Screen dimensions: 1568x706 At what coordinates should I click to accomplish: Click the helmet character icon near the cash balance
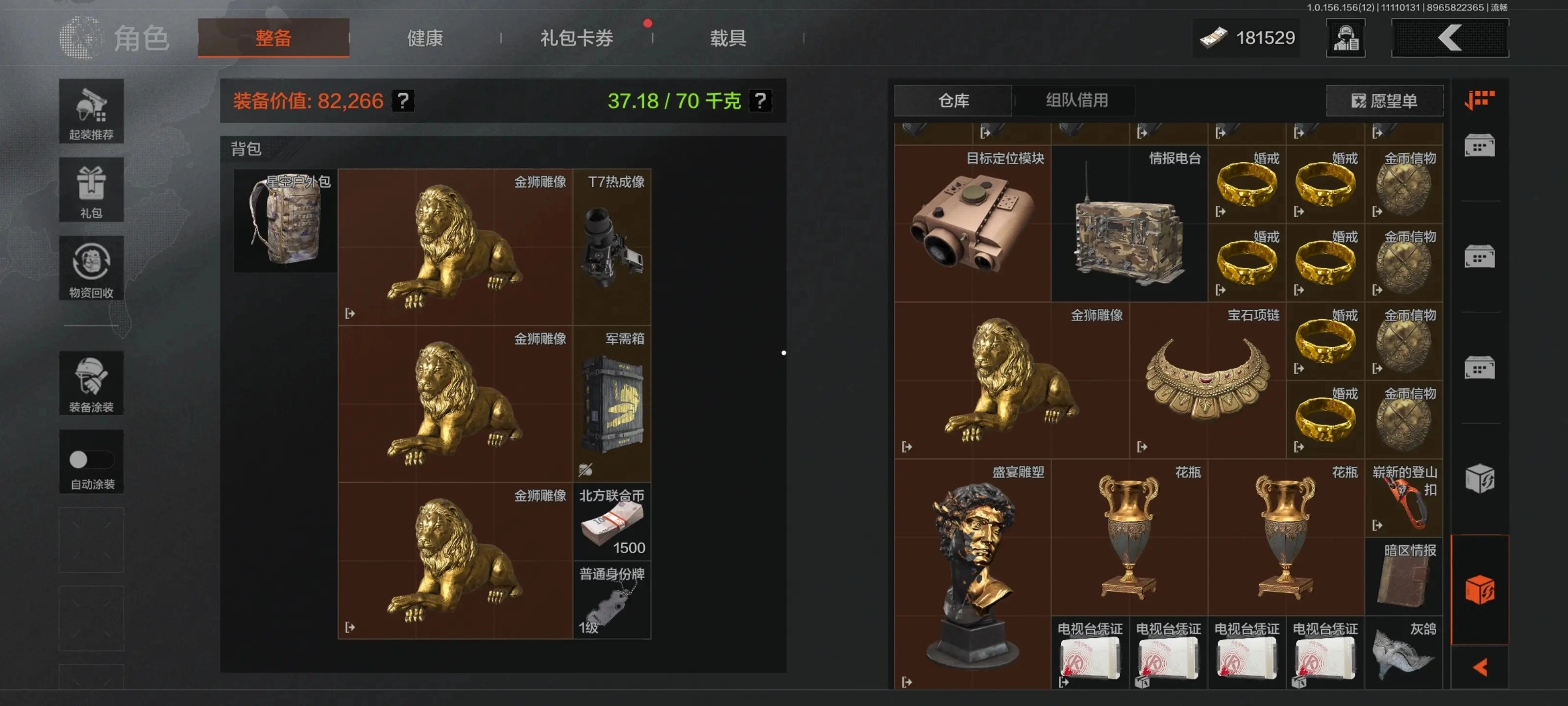pyautogui.click(x=1345, y=38)
